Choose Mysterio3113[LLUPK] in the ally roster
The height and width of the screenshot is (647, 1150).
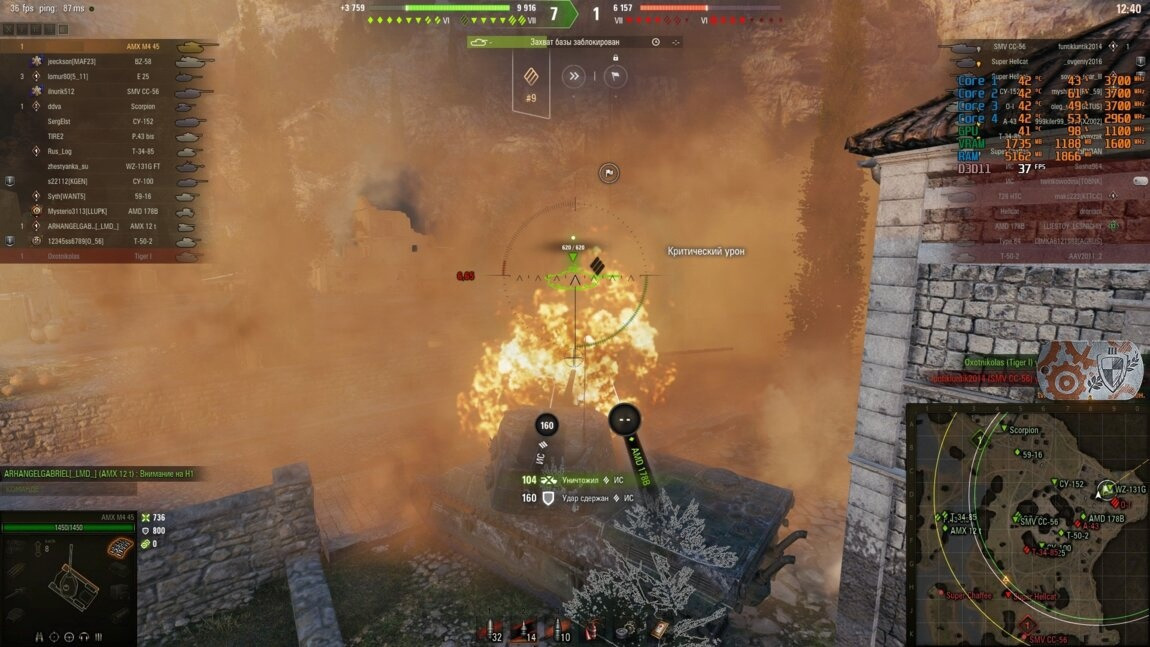click(x=100, y=211)
